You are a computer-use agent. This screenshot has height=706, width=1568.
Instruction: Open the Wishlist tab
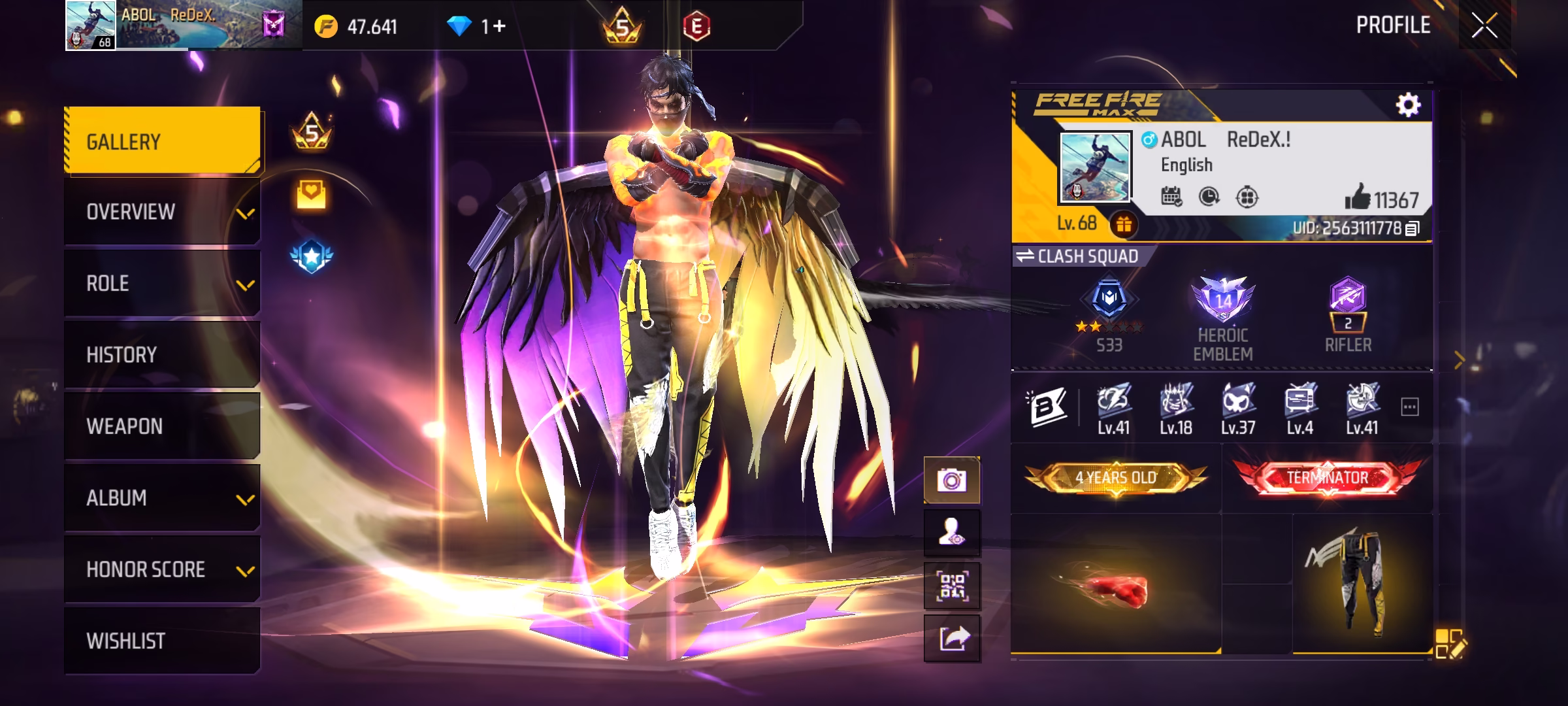click(162, 641)
